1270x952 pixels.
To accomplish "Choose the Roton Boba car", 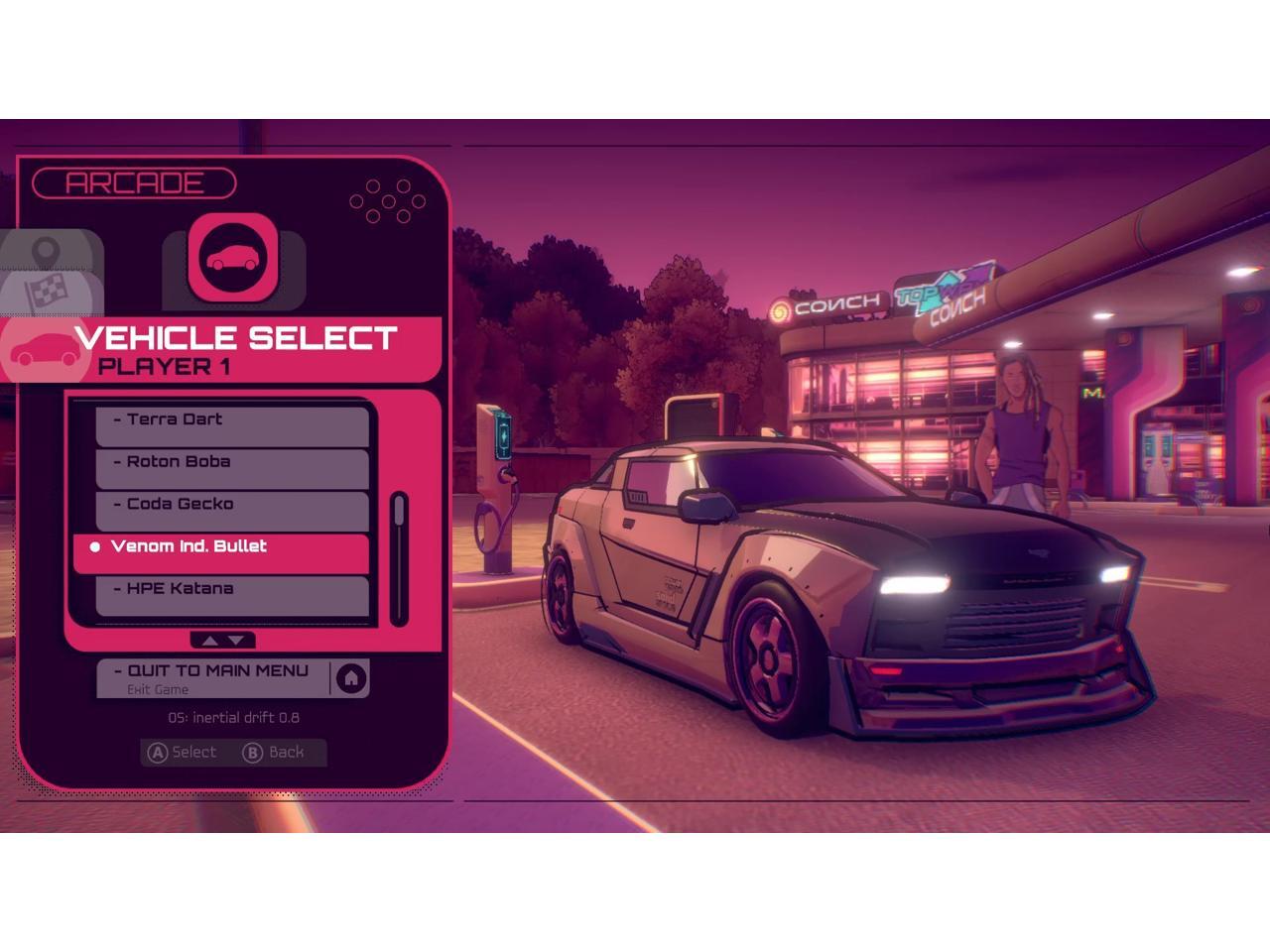I will pos(232,463).
